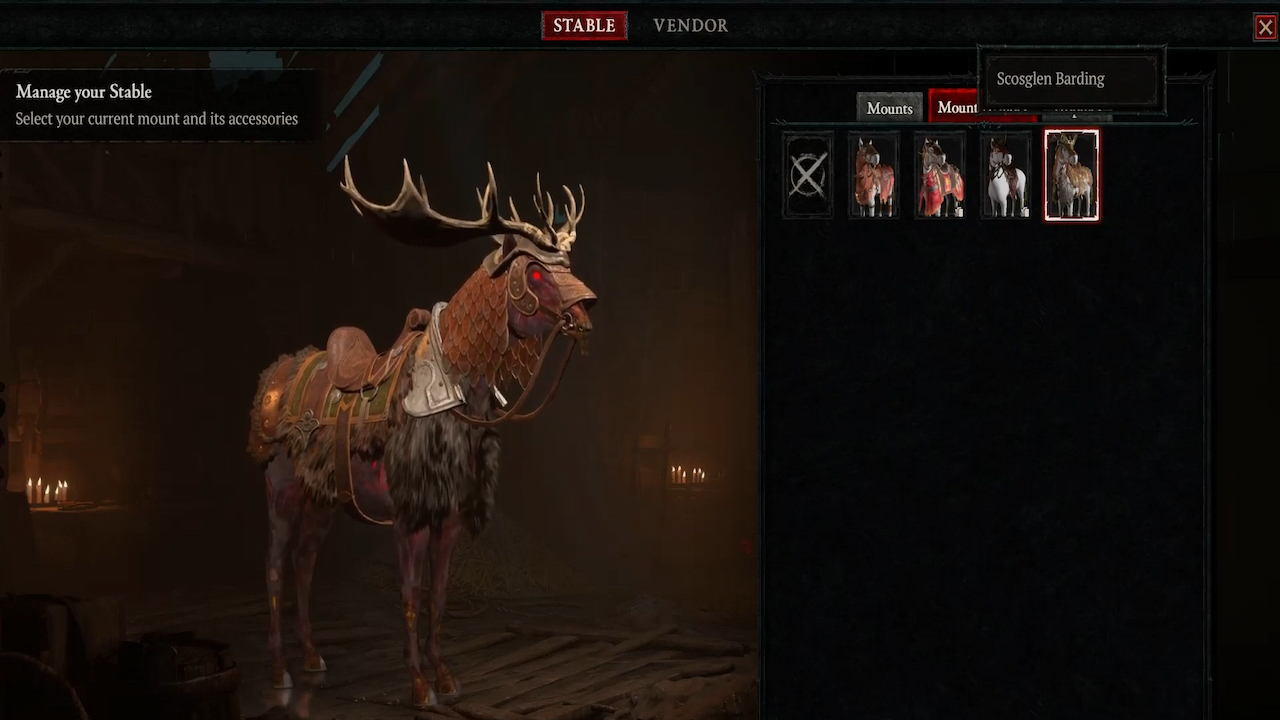Open the VENDOR tab
This screenshot has width=1280, height=720.
pyautogui.click(x=690, y=25)
